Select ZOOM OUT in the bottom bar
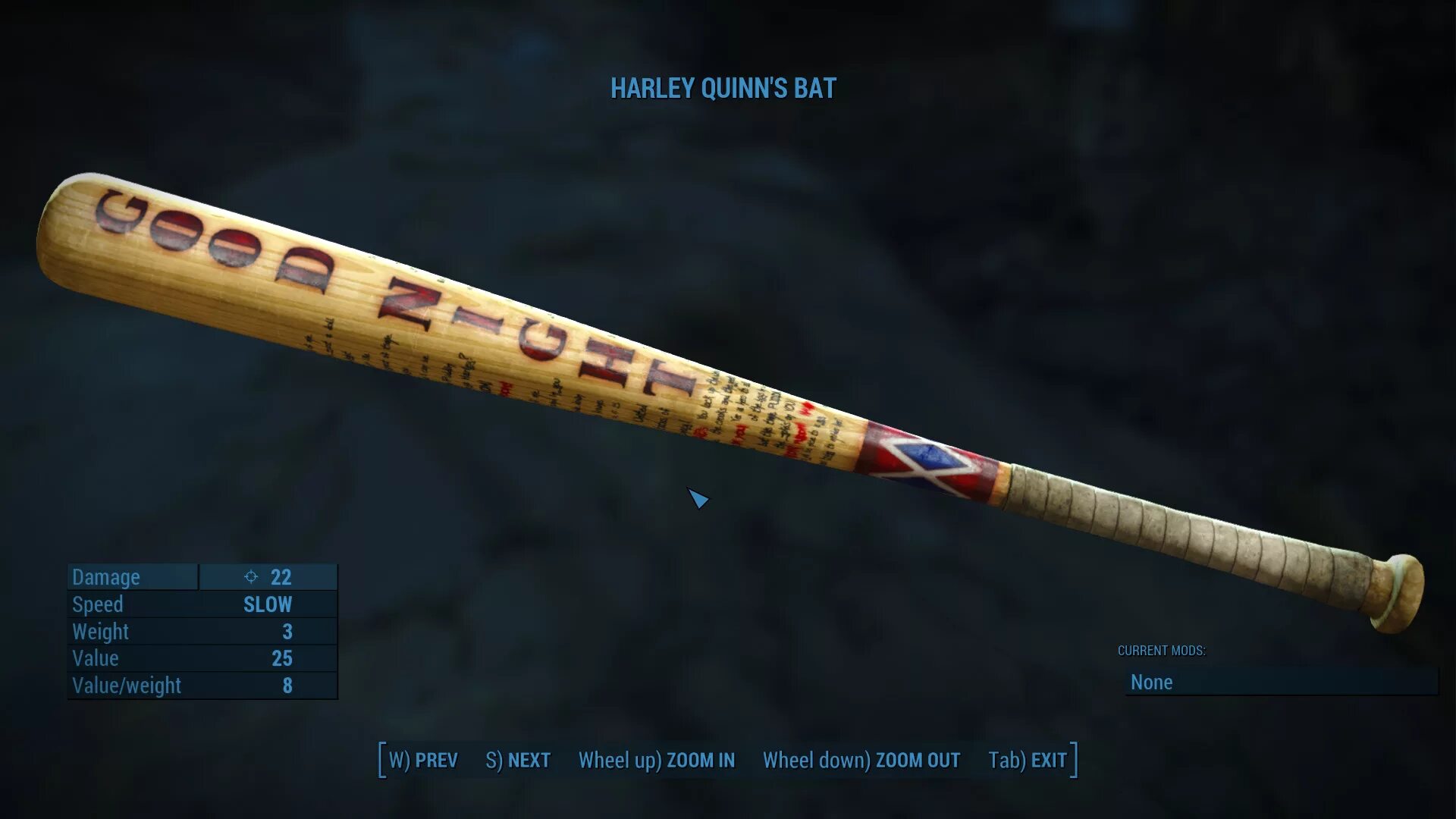This screenshot has height=819, width=1456. click(861, 760)
